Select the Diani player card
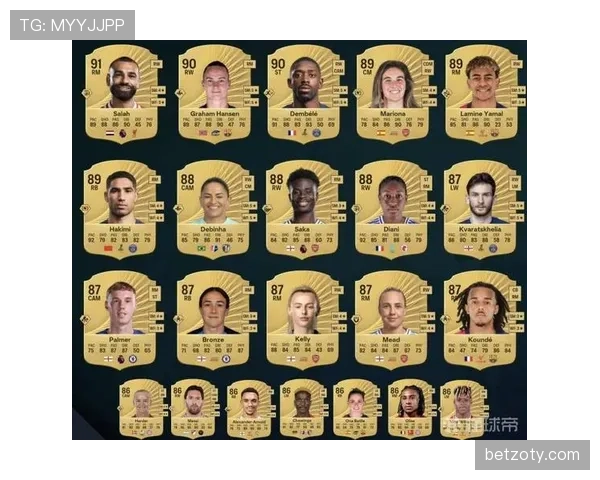This screenshot has height=480, width=600. [x=392, y=206]
